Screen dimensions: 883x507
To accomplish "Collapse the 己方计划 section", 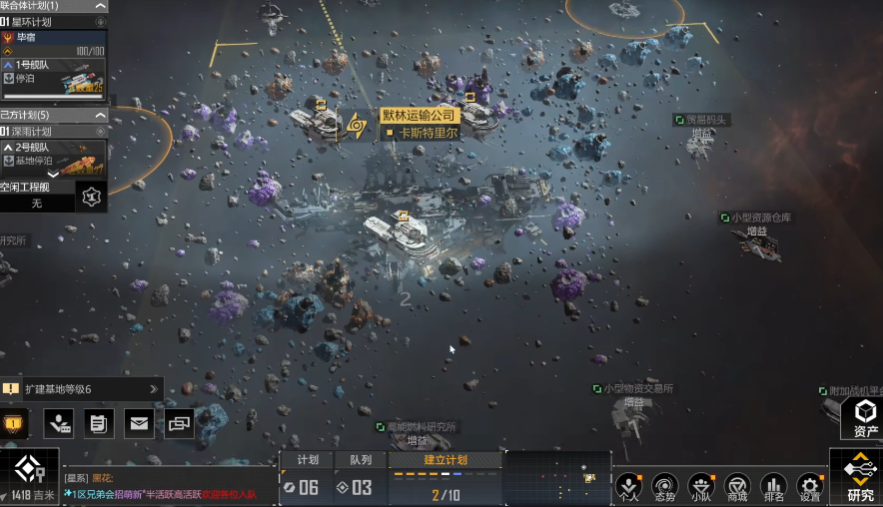I will click(x=100, y=115).
